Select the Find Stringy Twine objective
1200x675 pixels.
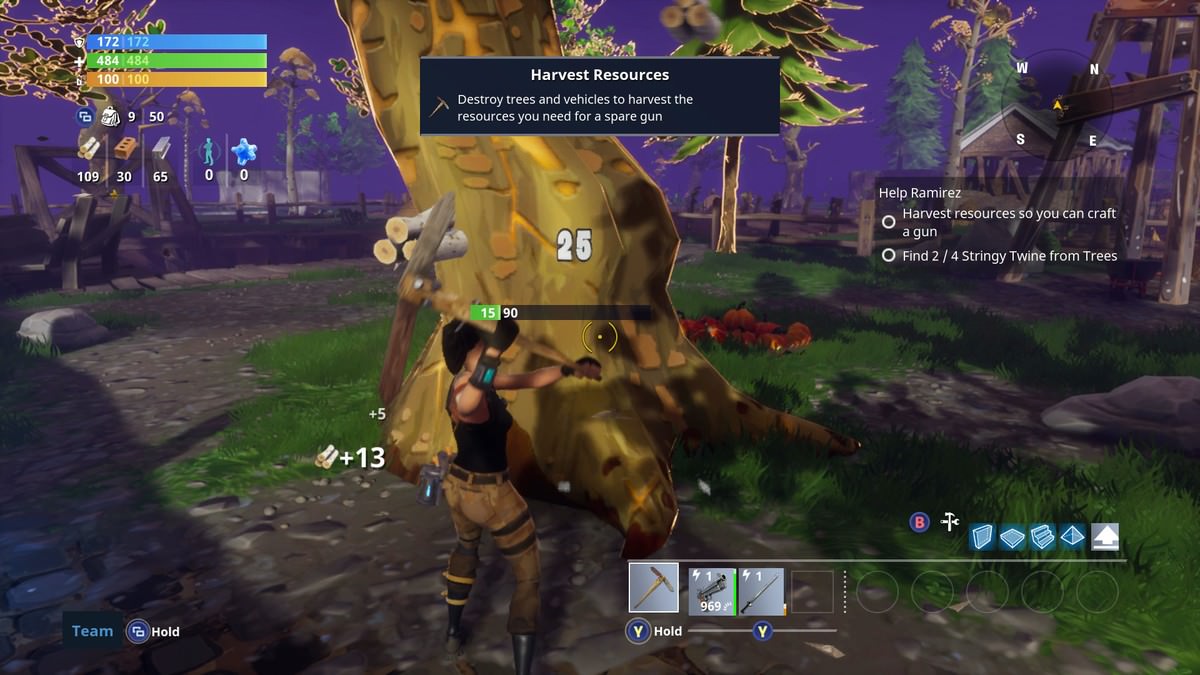coord(1009,256)
